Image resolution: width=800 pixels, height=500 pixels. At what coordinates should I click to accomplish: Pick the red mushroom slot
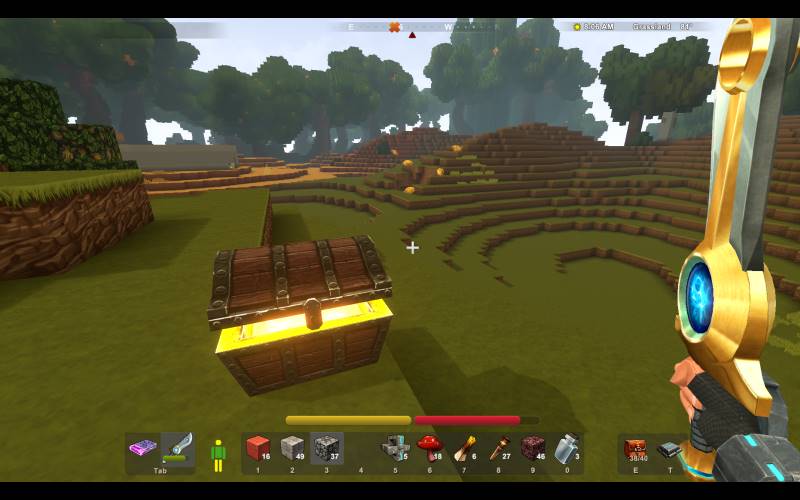(429, 448)
